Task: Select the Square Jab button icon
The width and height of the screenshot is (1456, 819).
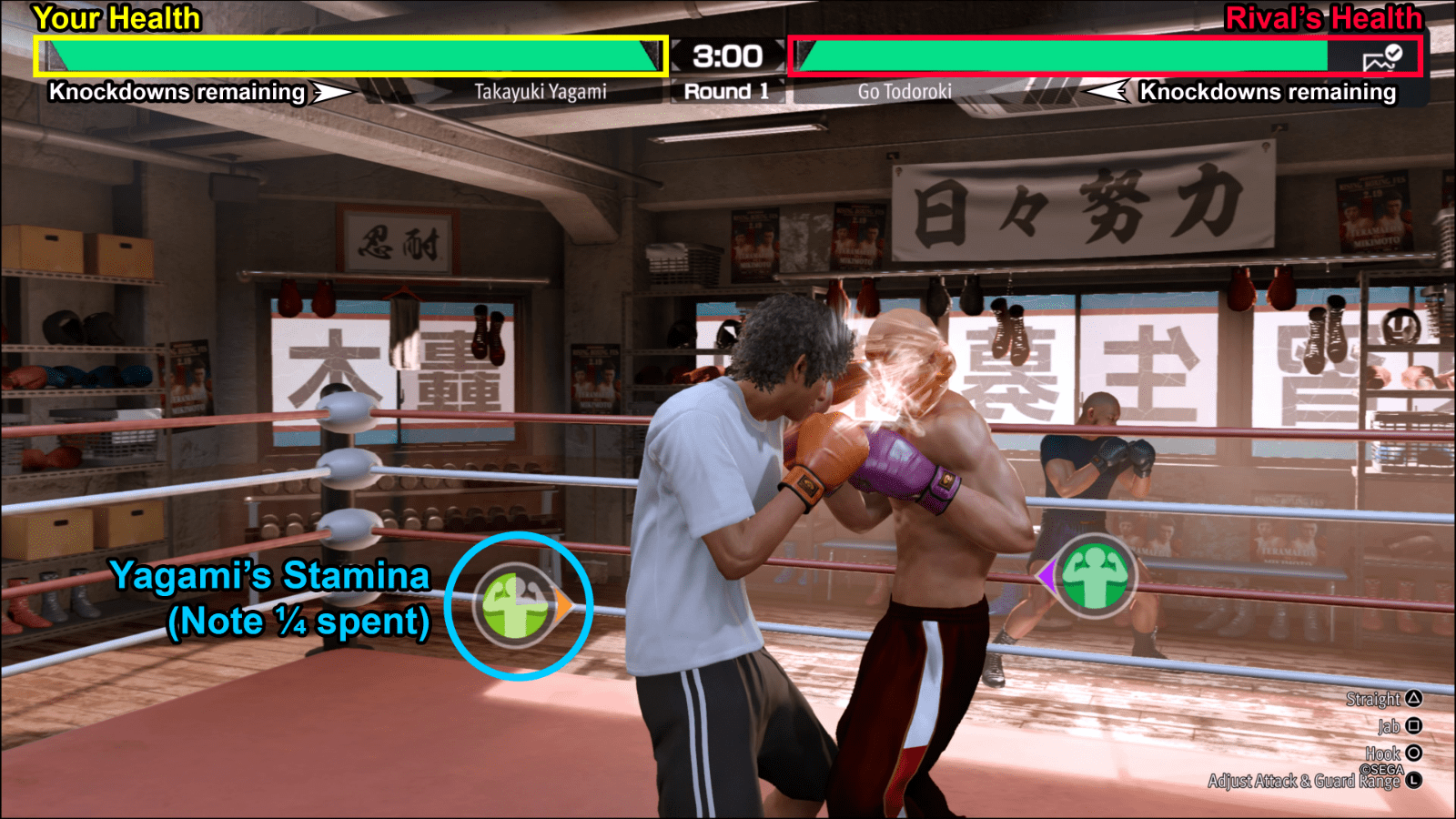Action: click(x=1411, y=726)
